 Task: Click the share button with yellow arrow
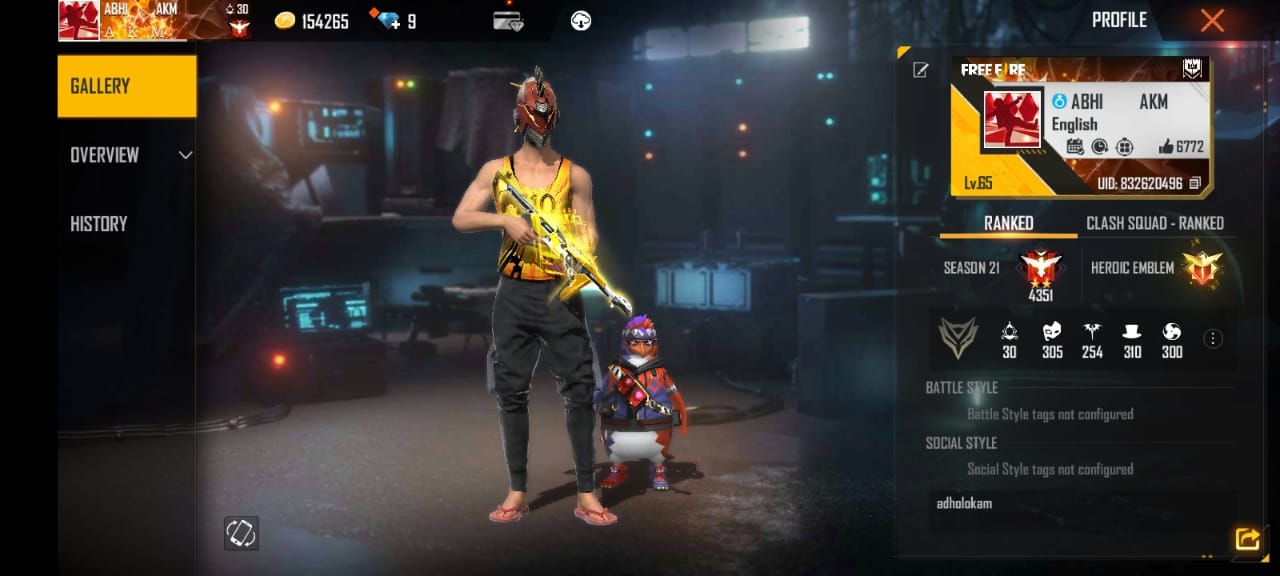(1247, 540)
